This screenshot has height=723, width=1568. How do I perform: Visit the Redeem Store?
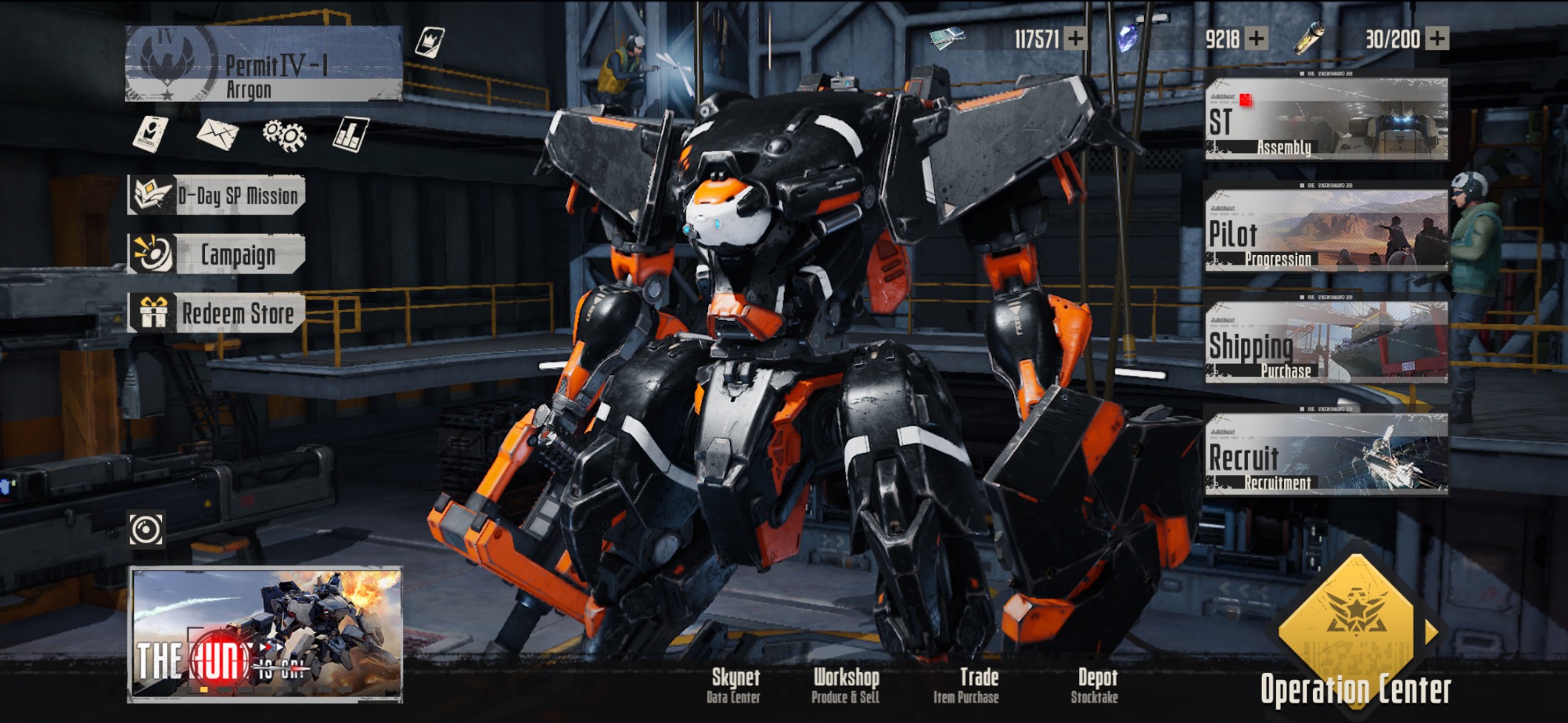(216, 313)
